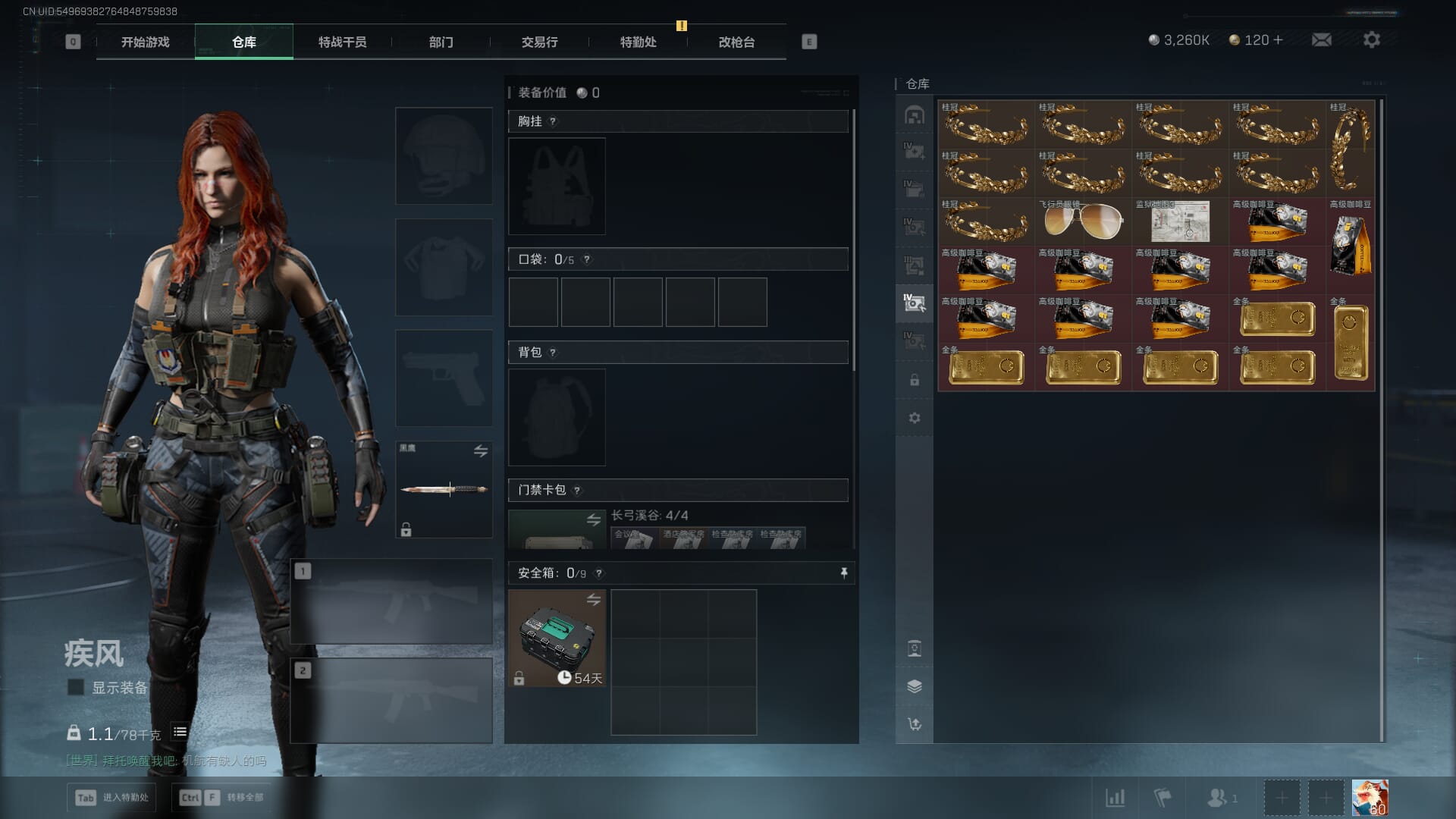
Task: Select the 黑鹰 knife melee slot
Action: (x=444, y=489)
